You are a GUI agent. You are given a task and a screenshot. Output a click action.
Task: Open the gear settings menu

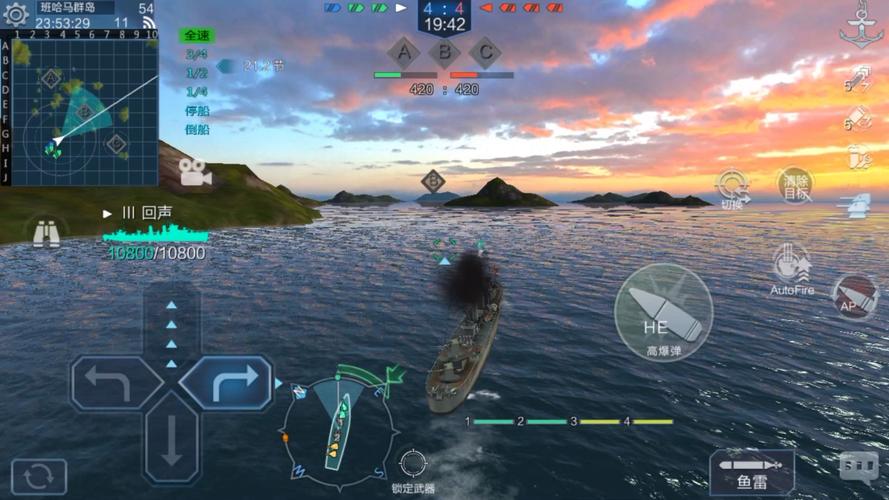click(16, 14)
